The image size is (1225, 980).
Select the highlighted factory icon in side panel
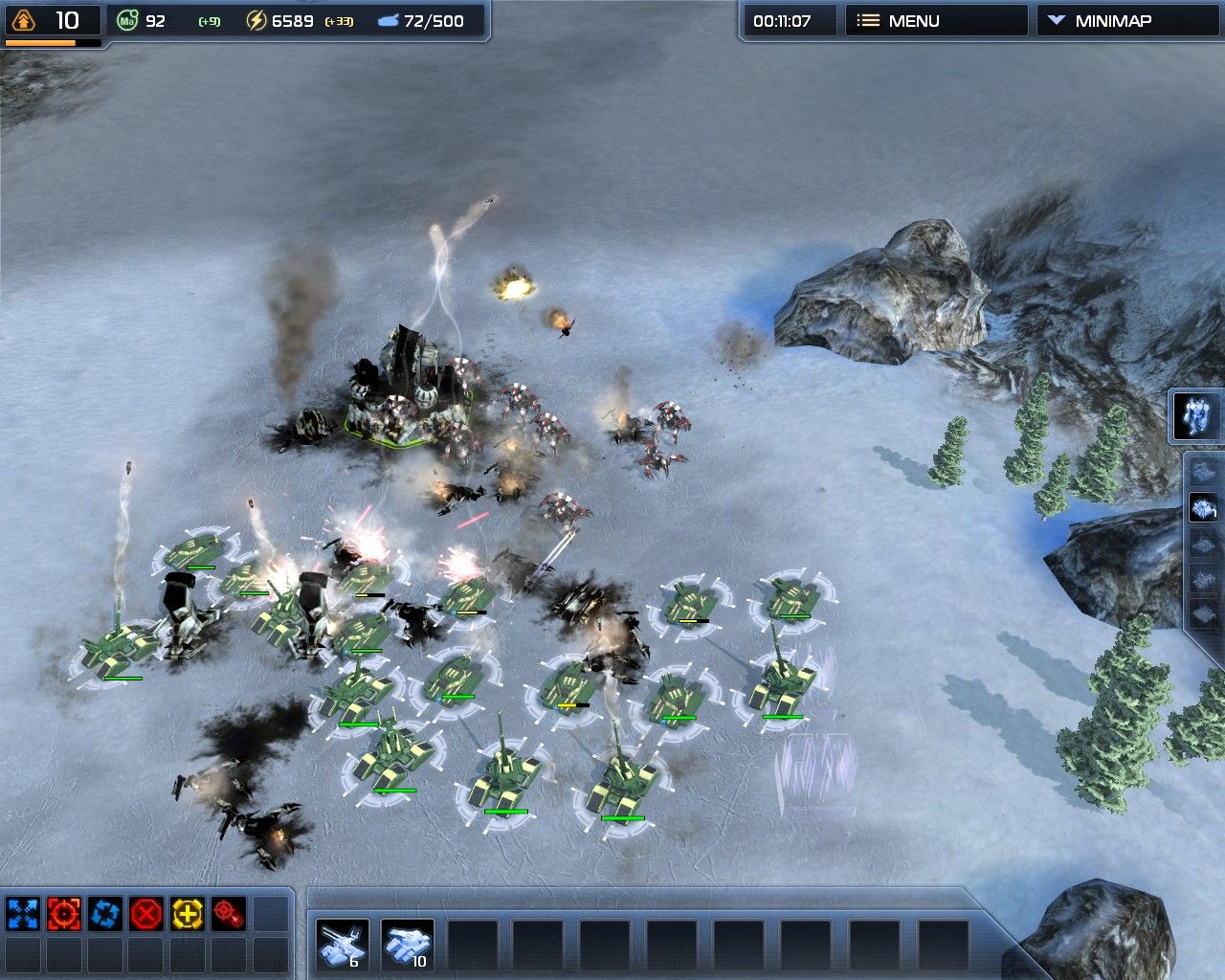pyautogui.click(x=1203, y=507)
